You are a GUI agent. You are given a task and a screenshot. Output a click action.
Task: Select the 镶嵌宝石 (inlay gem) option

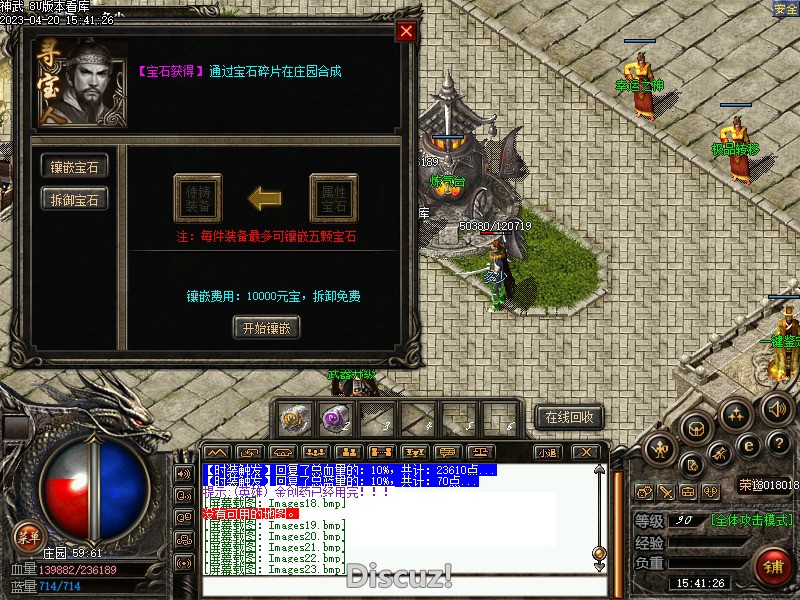click(x=74, y=166)
